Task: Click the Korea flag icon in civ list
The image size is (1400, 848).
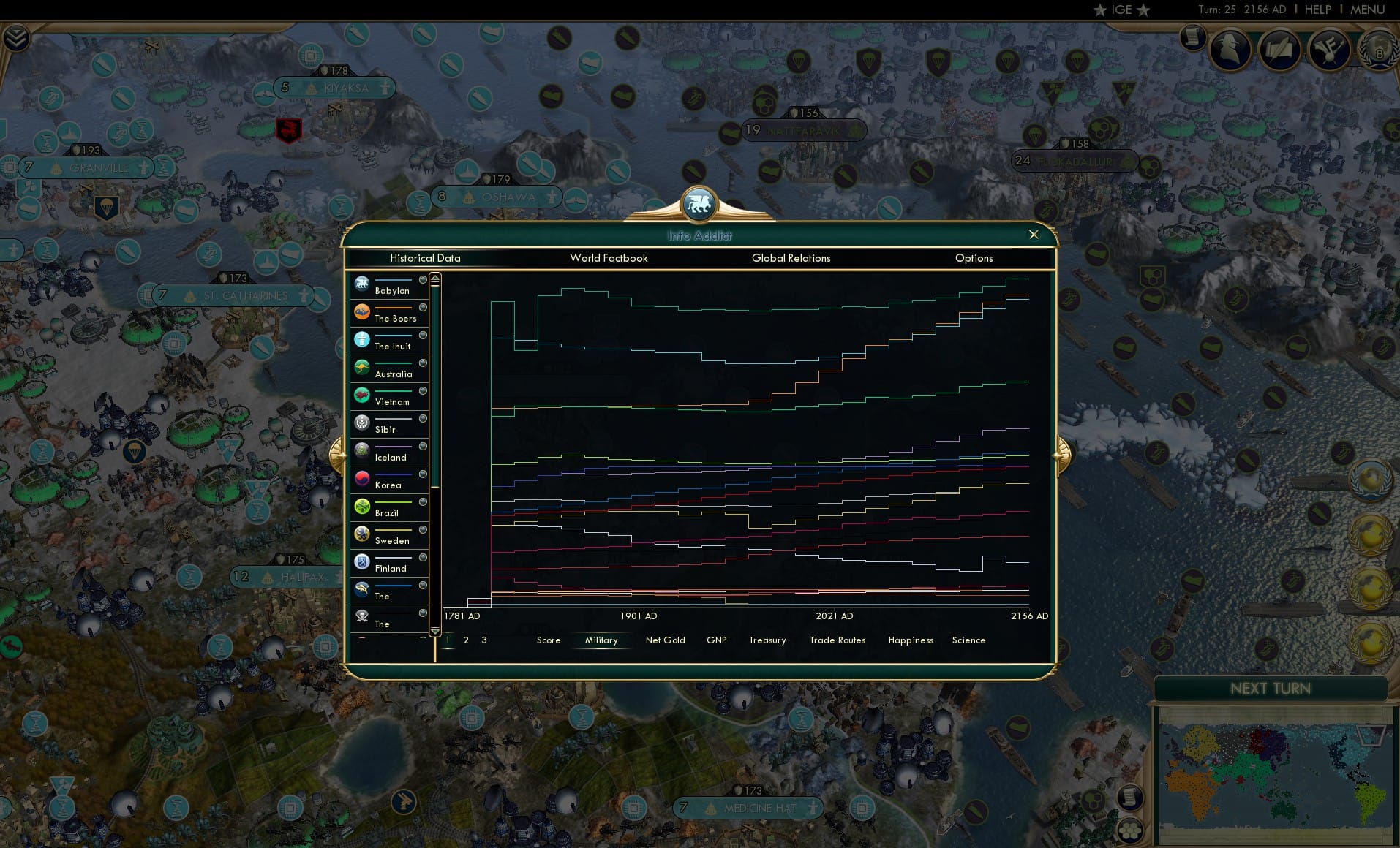Action: click(362, 478)
